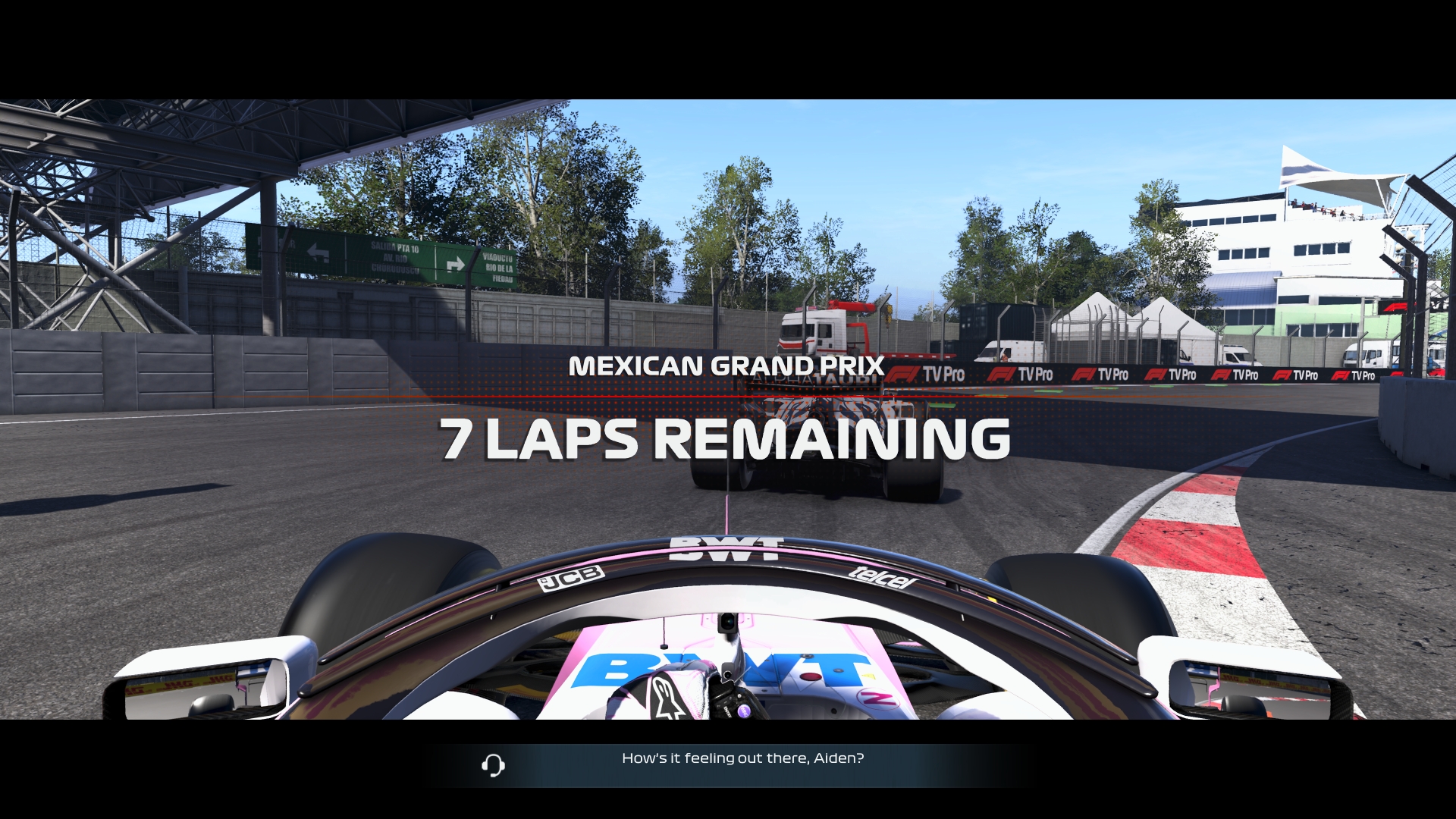The width and height of the screenshot is (1456, 819).
Task: Select the MEXICAN GRAND PRIX title text
Action: [x=727, y=366]
